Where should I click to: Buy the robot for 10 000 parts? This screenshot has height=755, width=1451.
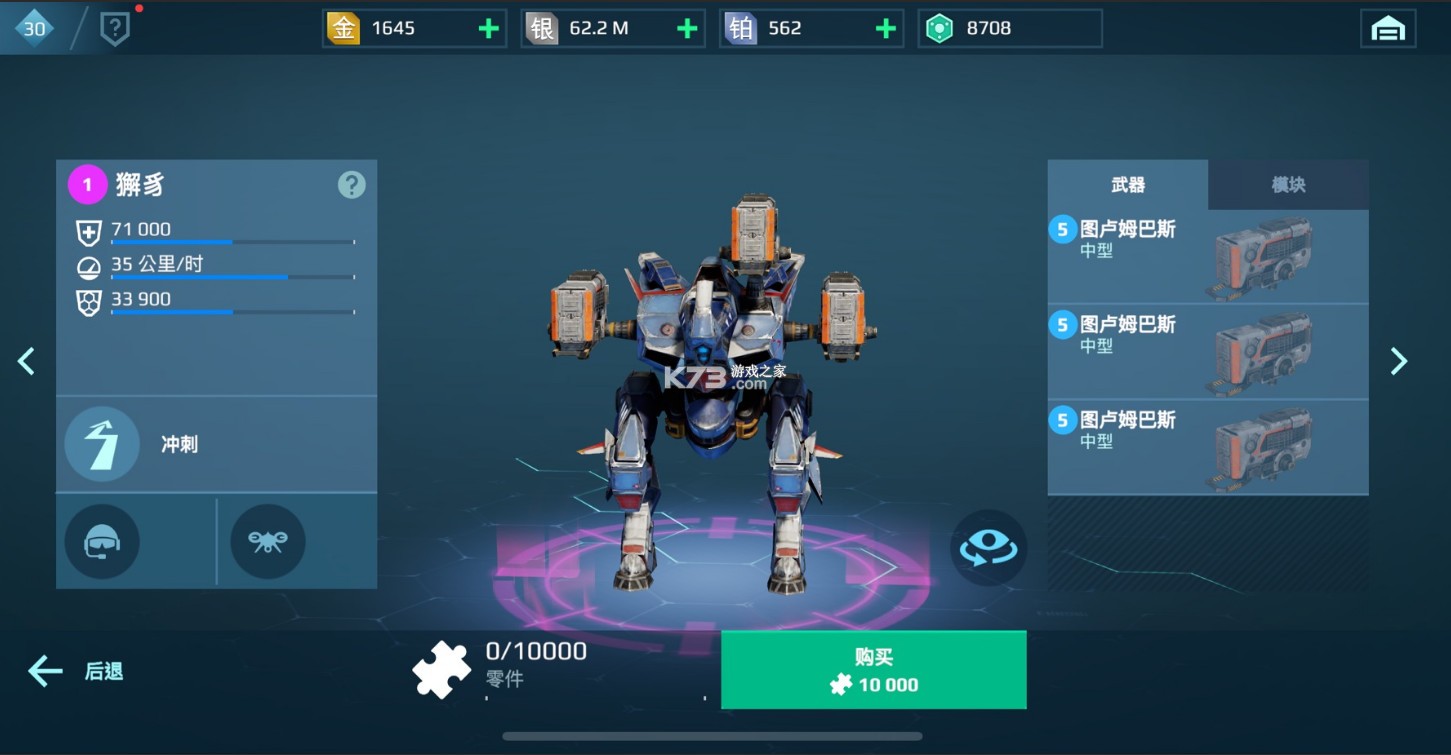tap(873, 670)
